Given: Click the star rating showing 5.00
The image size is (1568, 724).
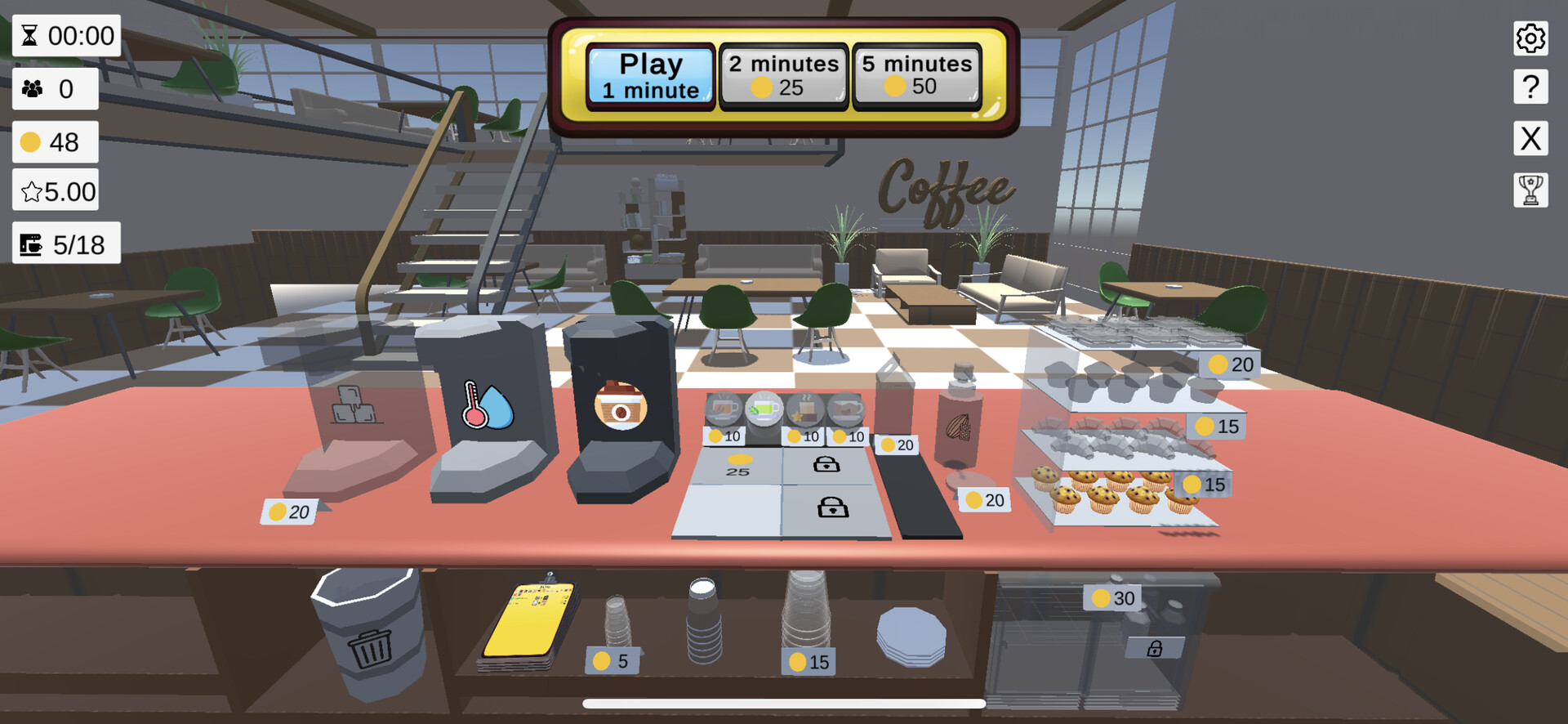Looking at the screenshot, I should tap(55, 190).
